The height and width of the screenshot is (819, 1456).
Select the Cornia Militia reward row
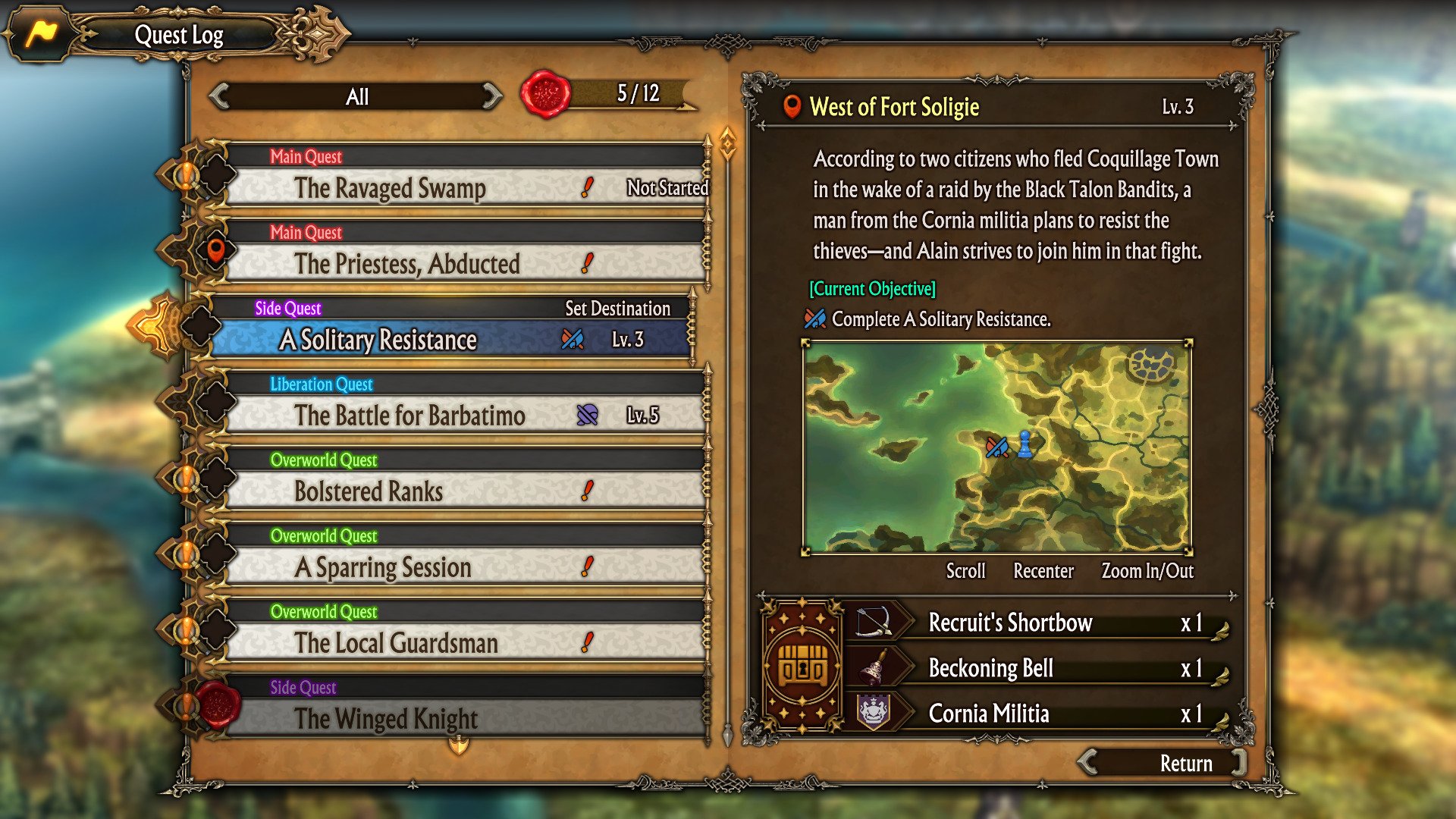1039,714
